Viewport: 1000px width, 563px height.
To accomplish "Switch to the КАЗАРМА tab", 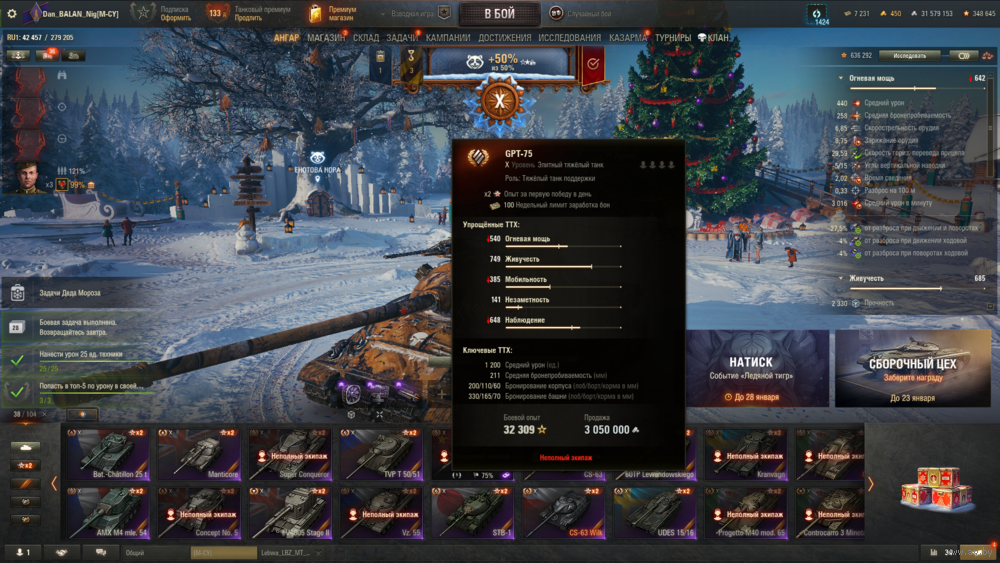I will 628,38.
